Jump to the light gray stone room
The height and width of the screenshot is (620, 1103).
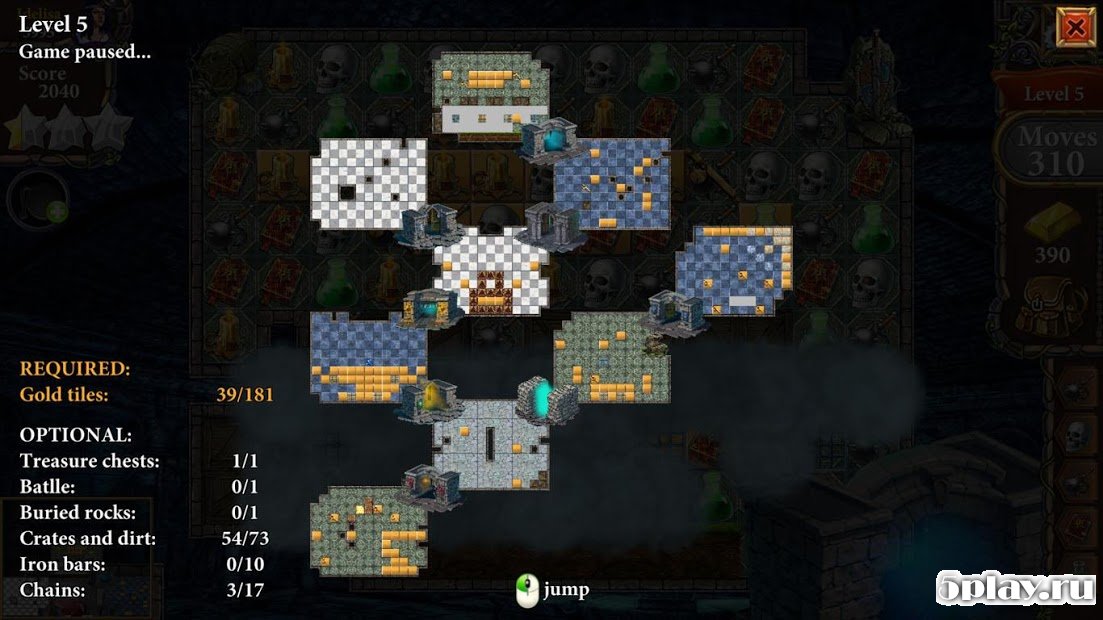(490, 444)
